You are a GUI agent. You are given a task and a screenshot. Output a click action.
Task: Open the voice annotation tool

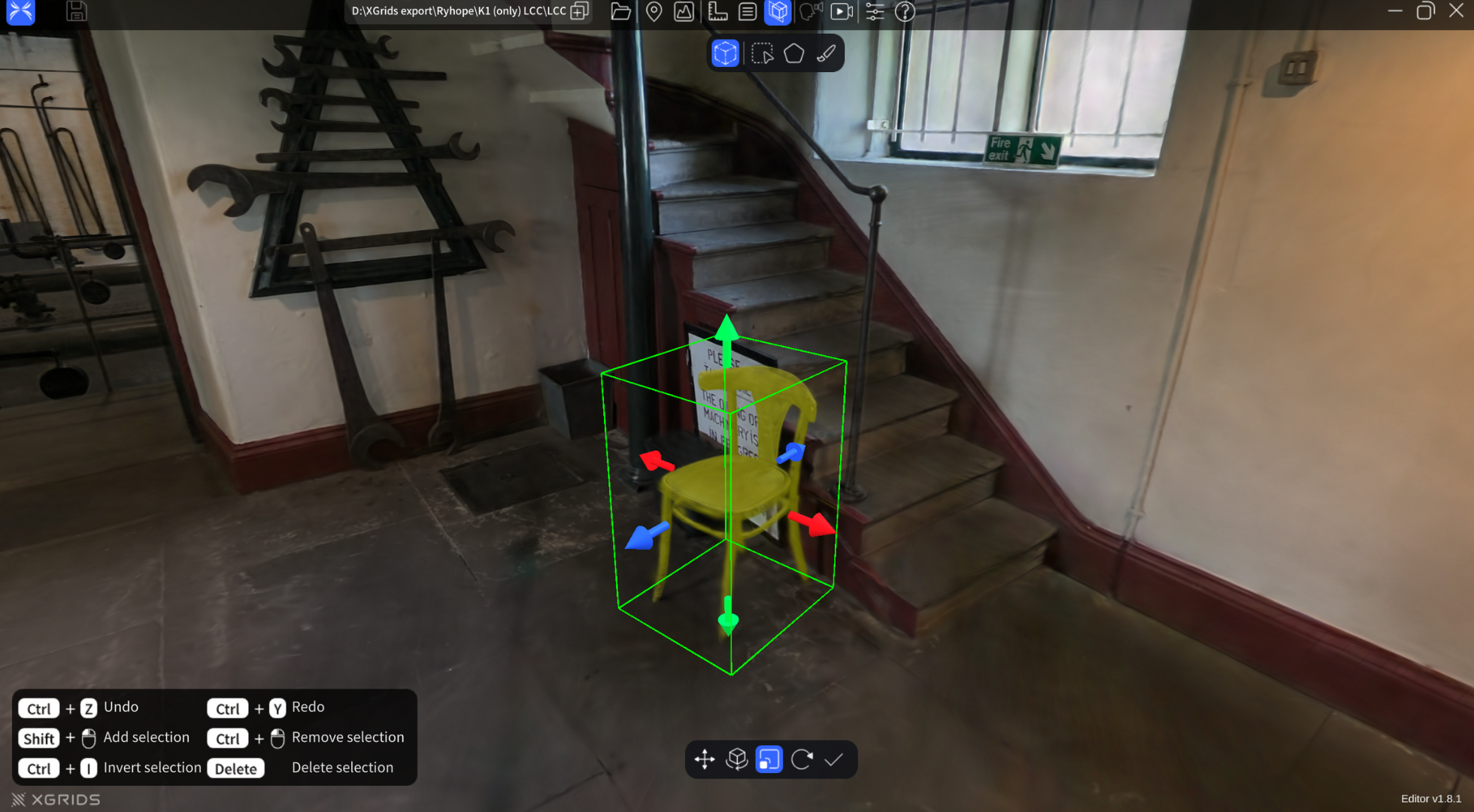click(x=810, y=12)
